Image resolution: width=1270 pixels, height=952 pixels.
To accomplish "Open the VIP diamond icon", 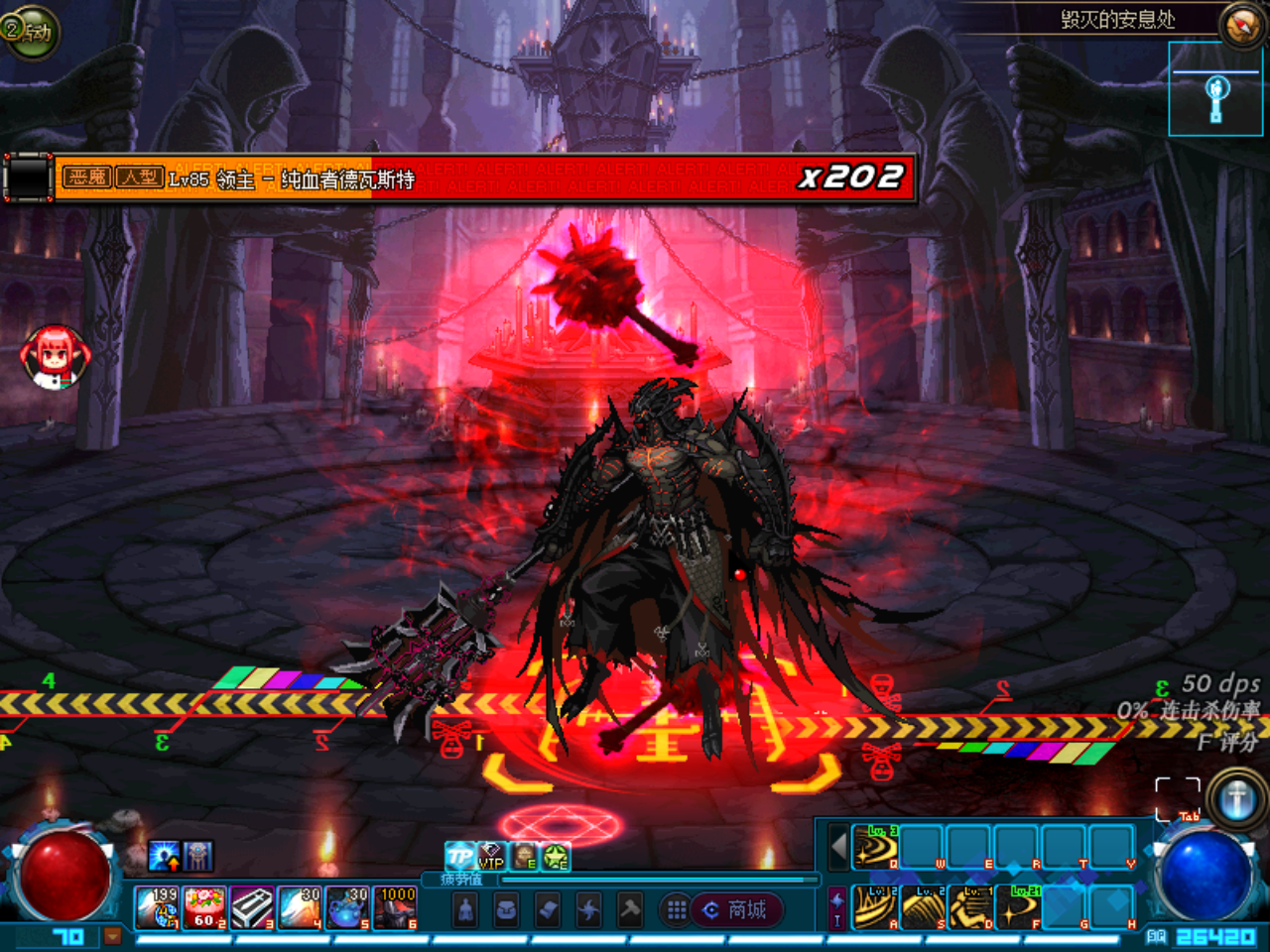I will [x=491, y=856].
